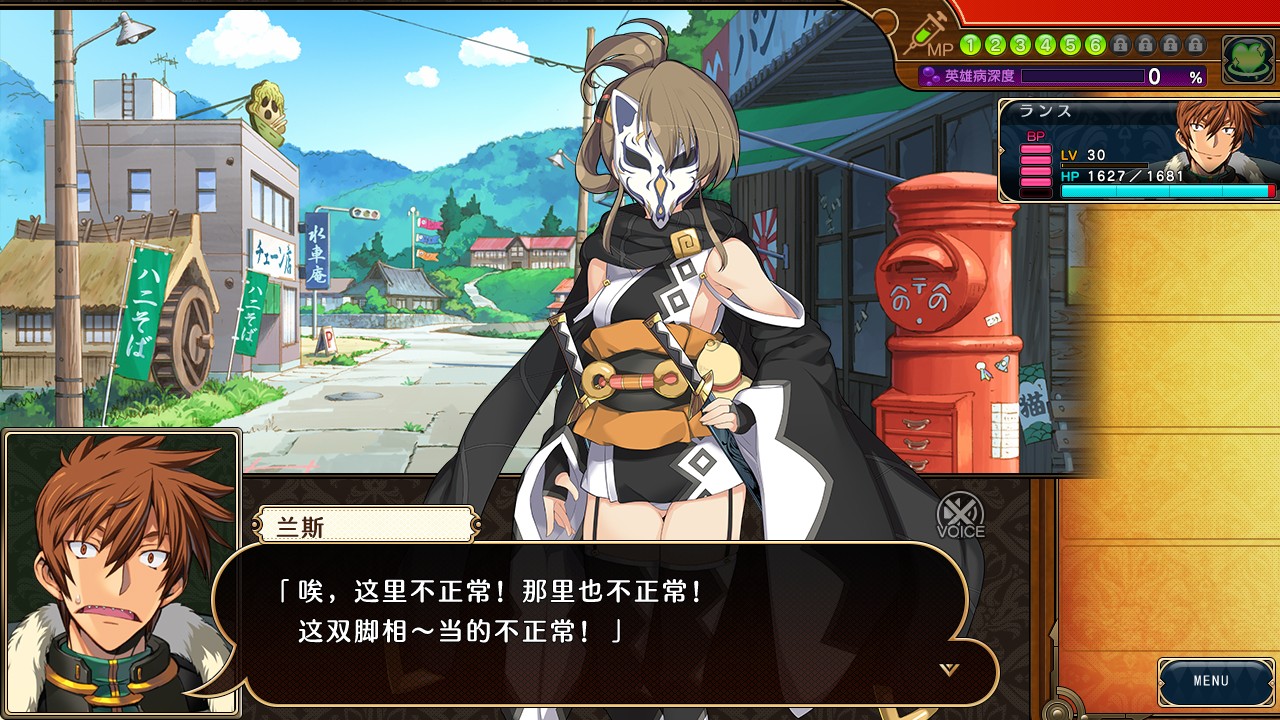The width and height of the screenshot is (1280, 720).
Task: Select the Rance party status panel
Action: pyautogui.click(x=1138, y=150)
